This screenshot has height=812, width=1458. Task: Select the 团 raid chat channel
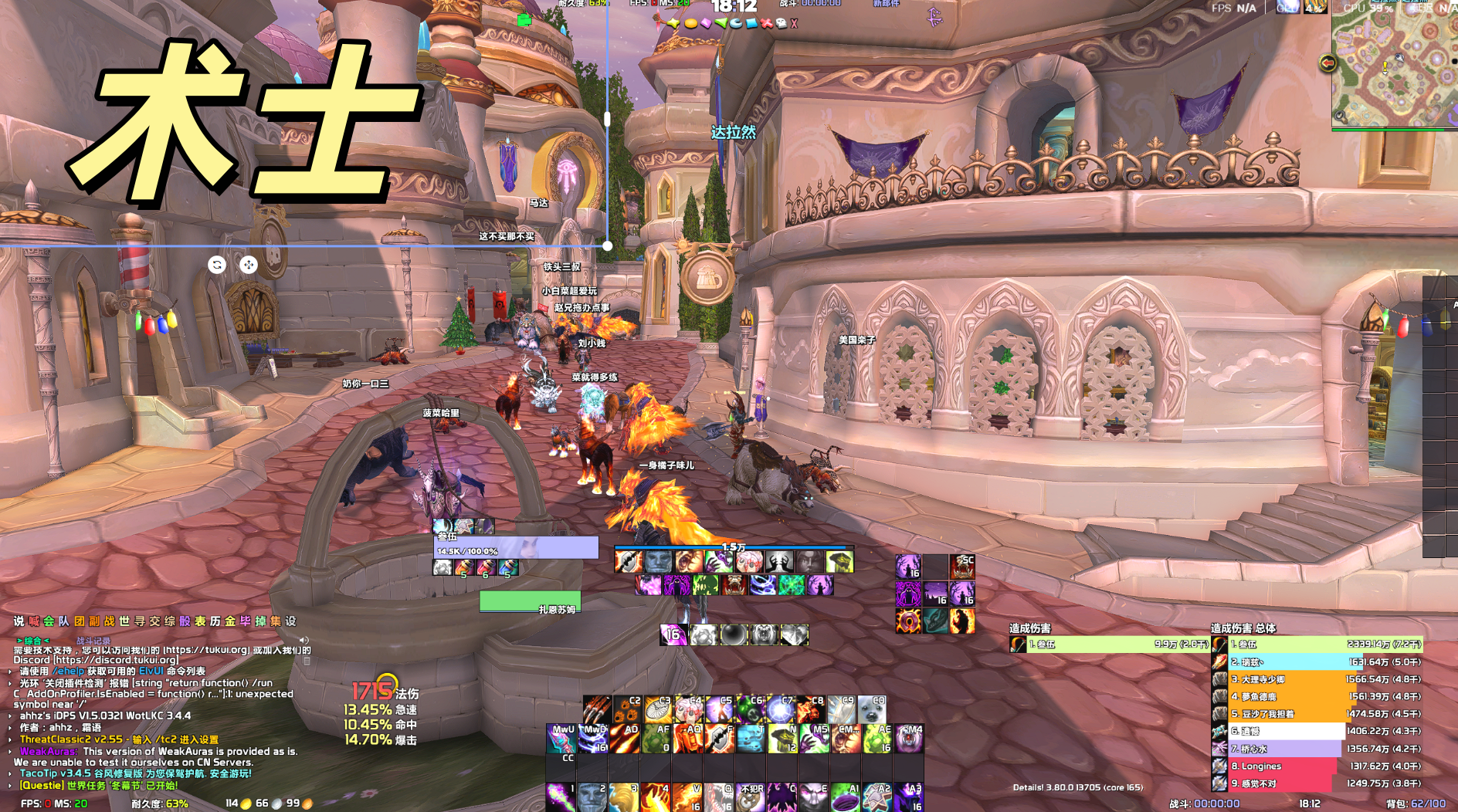(x=80, y=621)
